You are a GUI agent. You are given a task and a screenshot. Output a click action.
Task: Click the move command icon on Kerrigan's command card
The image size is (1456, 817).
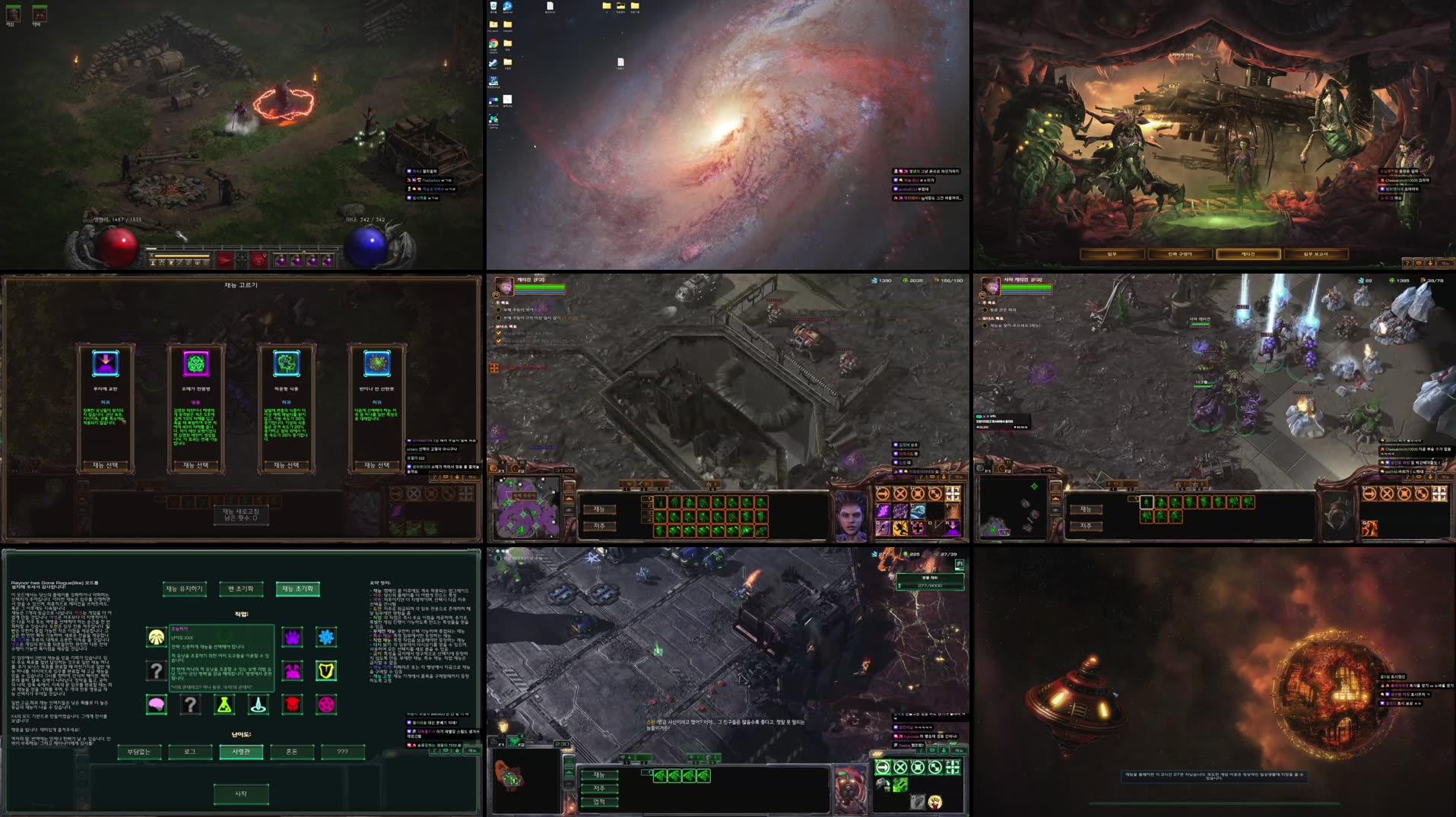coord(883,494)
